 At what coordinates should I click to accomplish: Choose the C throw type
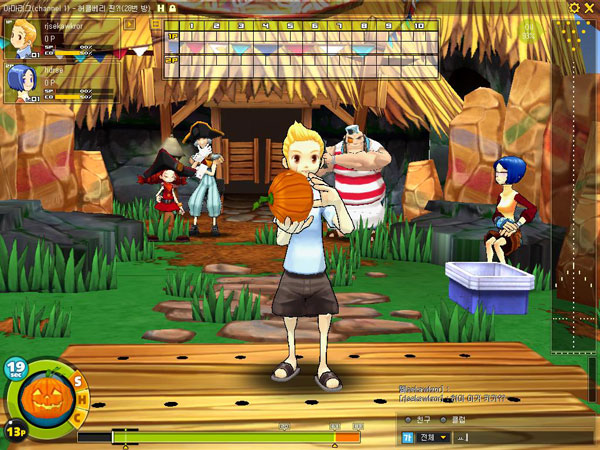click(x=78, y=418)
